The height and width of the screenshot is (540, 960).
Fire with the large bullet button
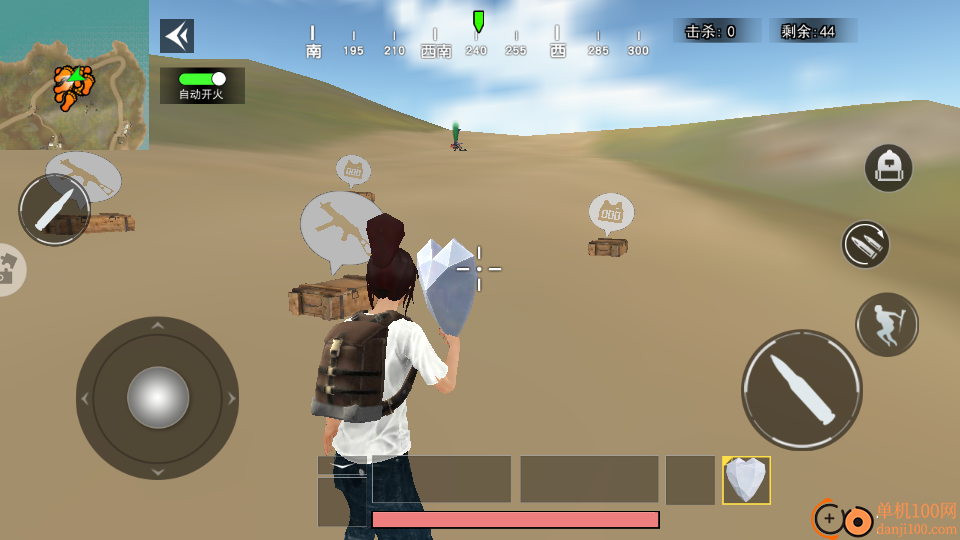click(x=801, y=389)
